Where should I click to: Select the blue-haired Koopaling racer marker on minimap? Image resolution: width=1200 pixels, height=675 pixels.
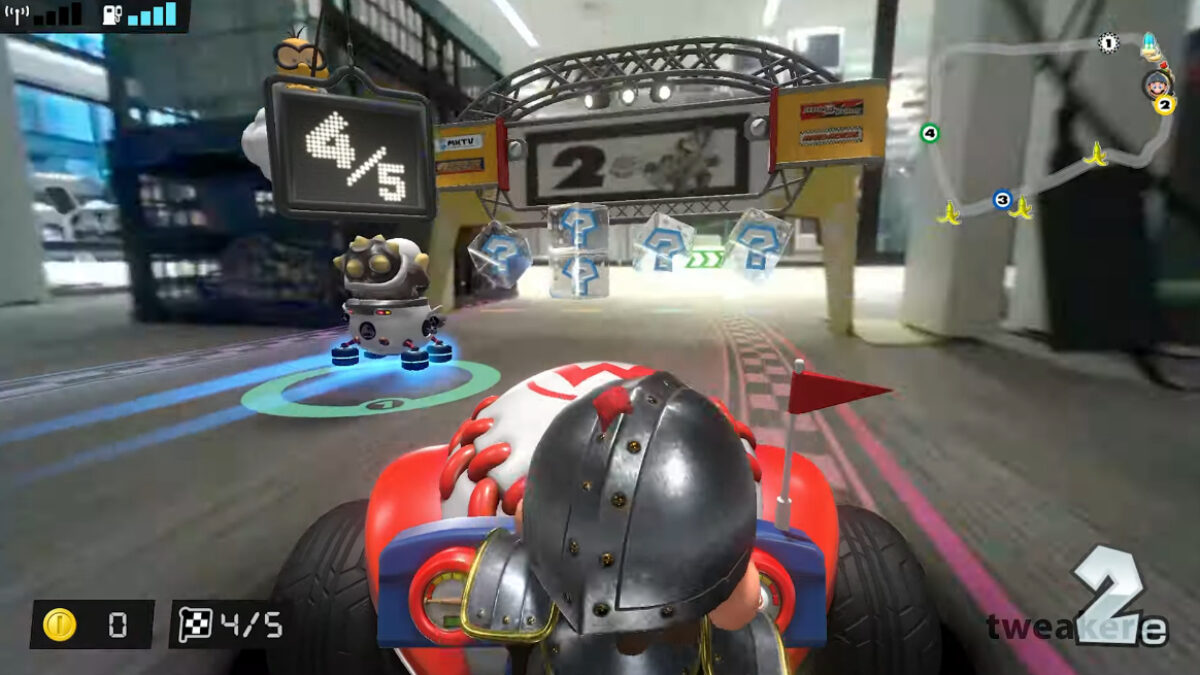pyautogui.click(x=1151, y=46)
